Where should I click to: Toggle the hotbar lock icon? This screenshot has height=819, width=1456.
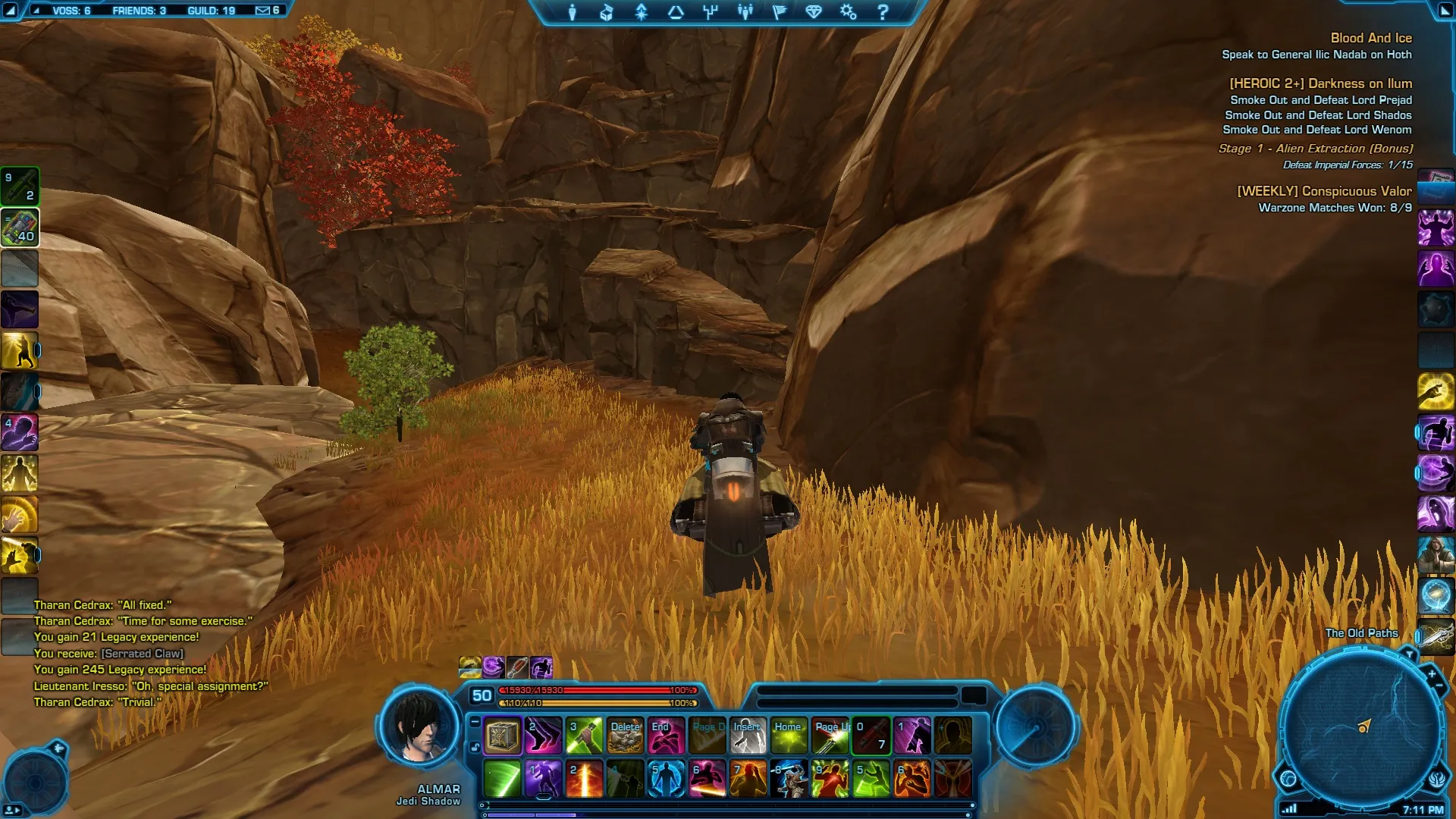click(475, 748)
